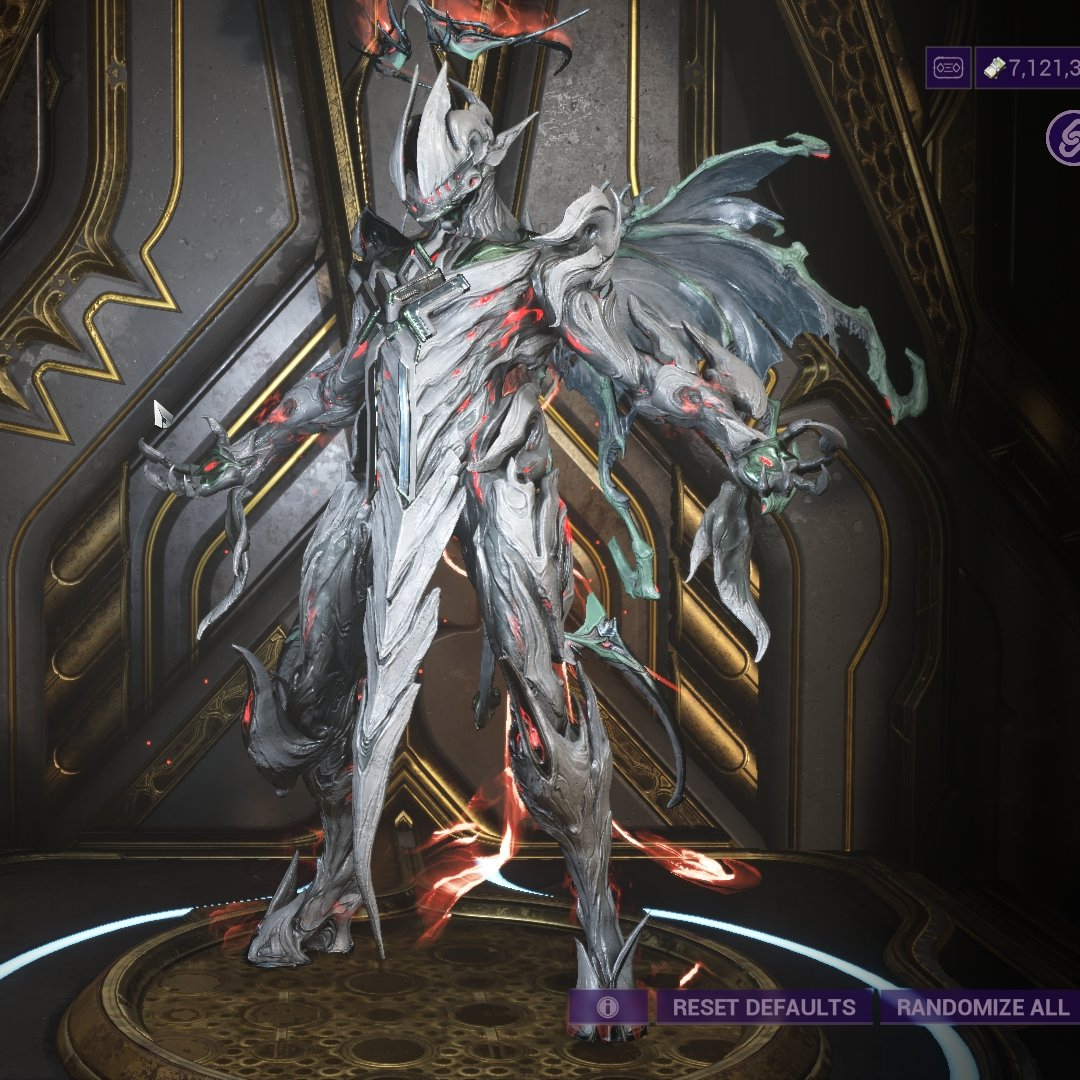Randomize all appearance settings

[x=980, y=1007]
